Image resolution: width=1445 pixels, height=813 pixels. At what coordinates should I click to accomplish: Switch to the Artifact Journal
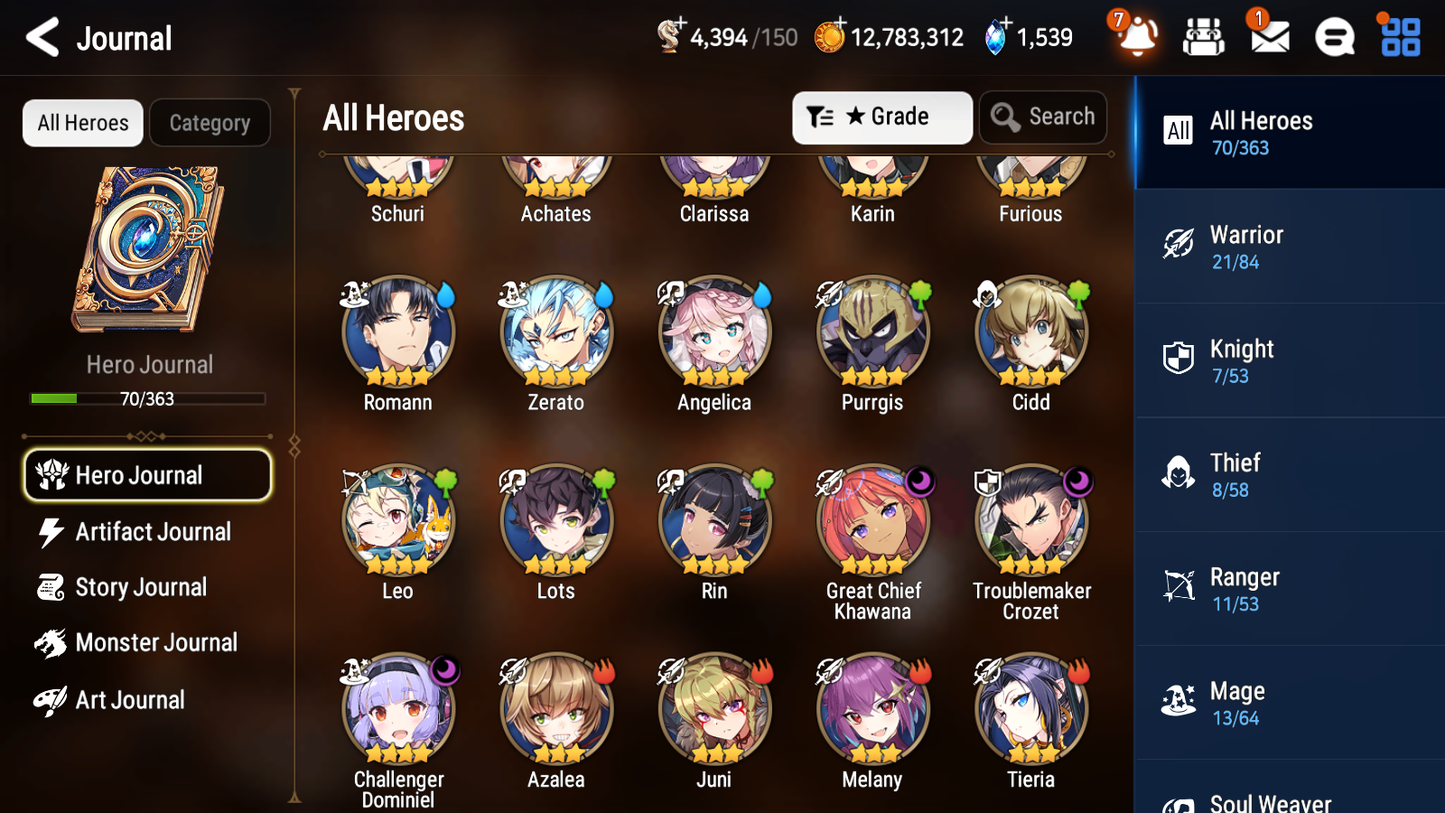(x=150, y=532)
